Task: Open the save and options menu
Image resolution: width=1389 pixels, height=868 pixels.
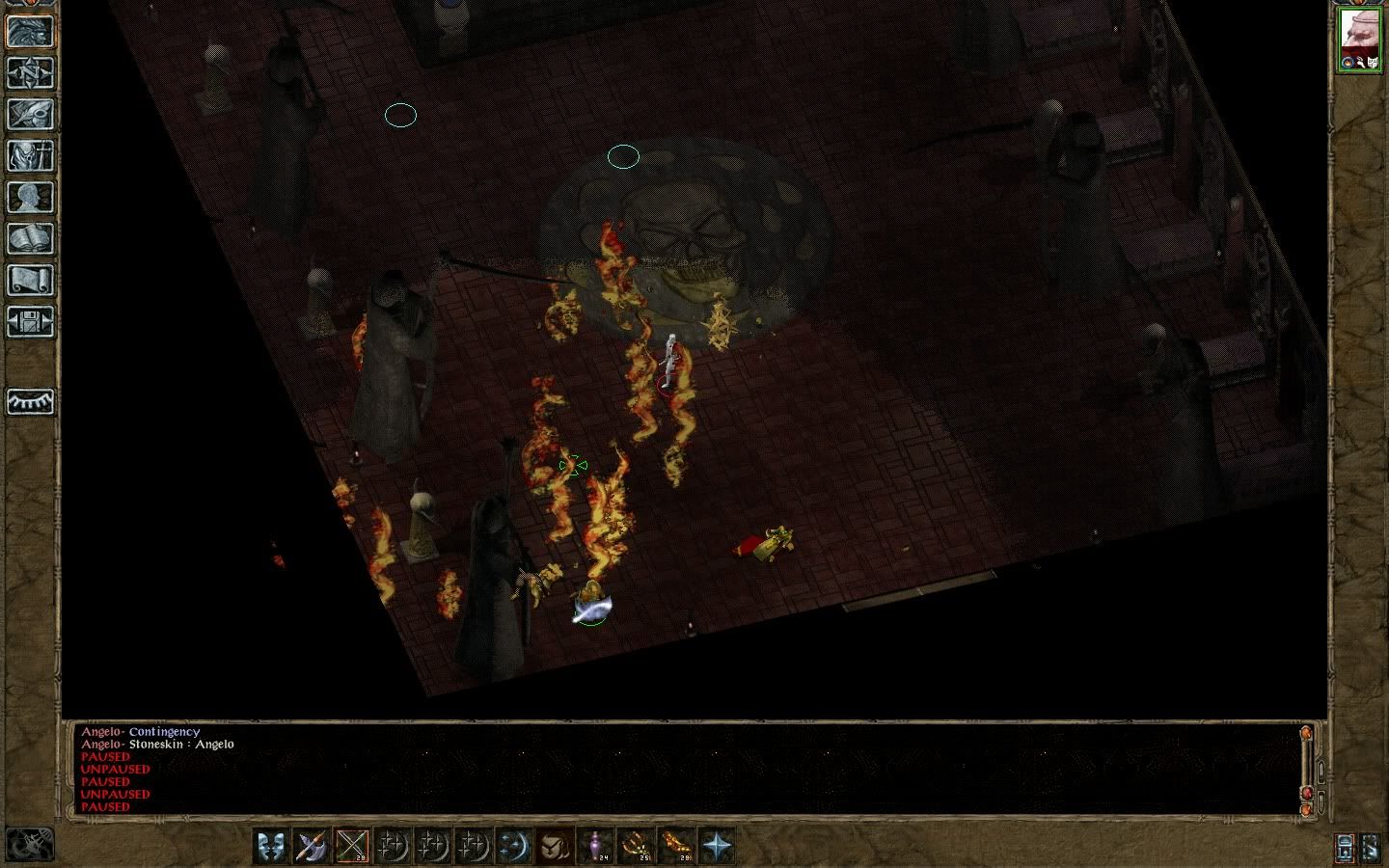Action: tap(30, 321)
